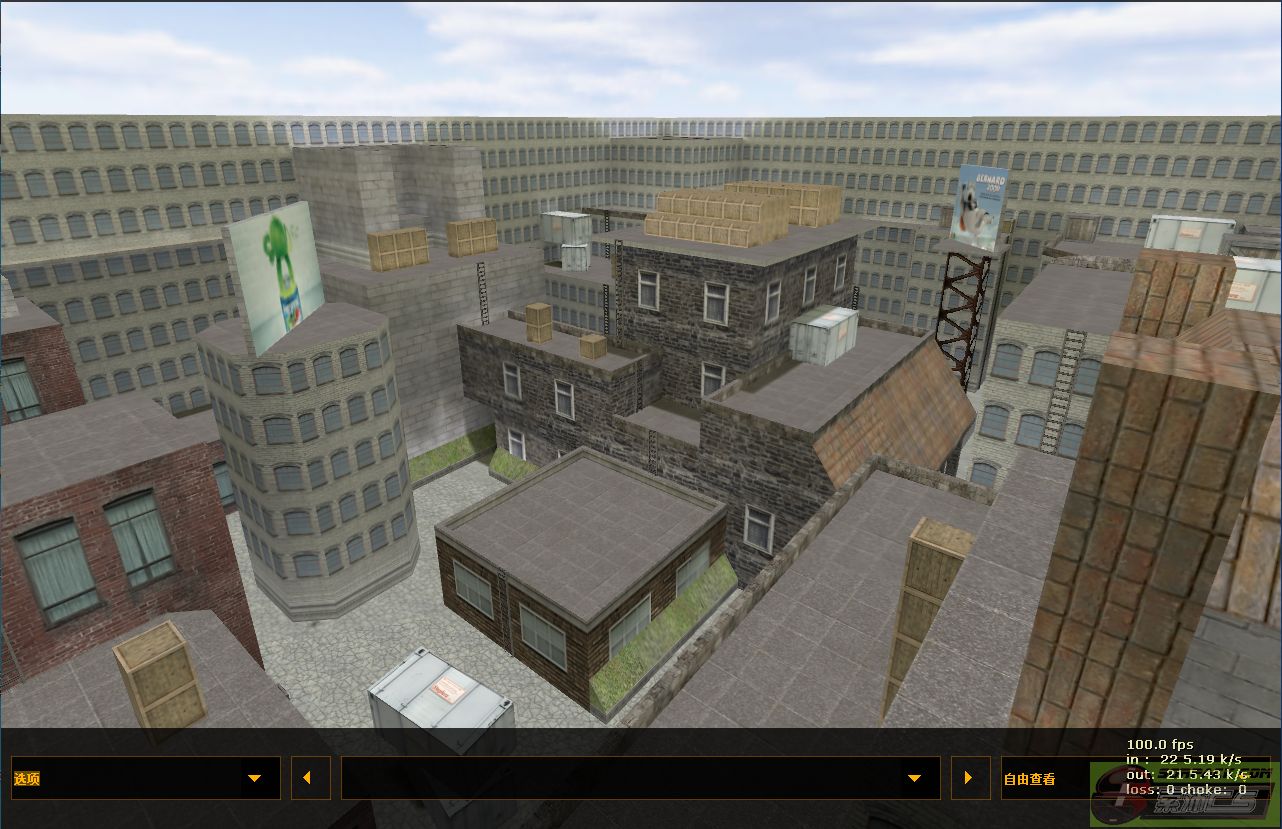This screenshot has width=1282, height=829.
Task: Open the spectated player dropdown list
Action: pos(640,778)
